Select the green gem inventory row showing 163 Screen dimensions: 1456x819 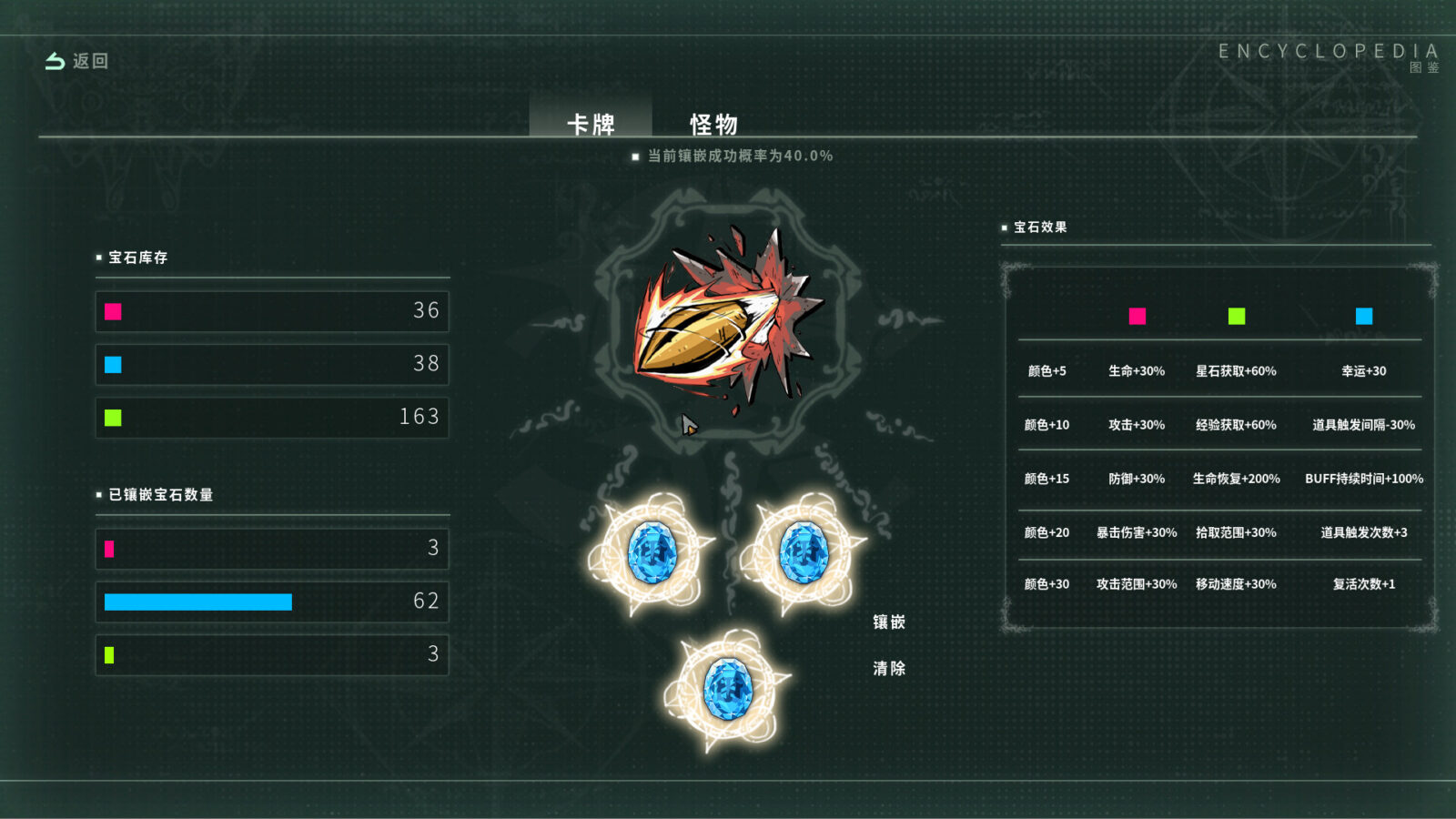pyautogui.click(x=272, y=417)
